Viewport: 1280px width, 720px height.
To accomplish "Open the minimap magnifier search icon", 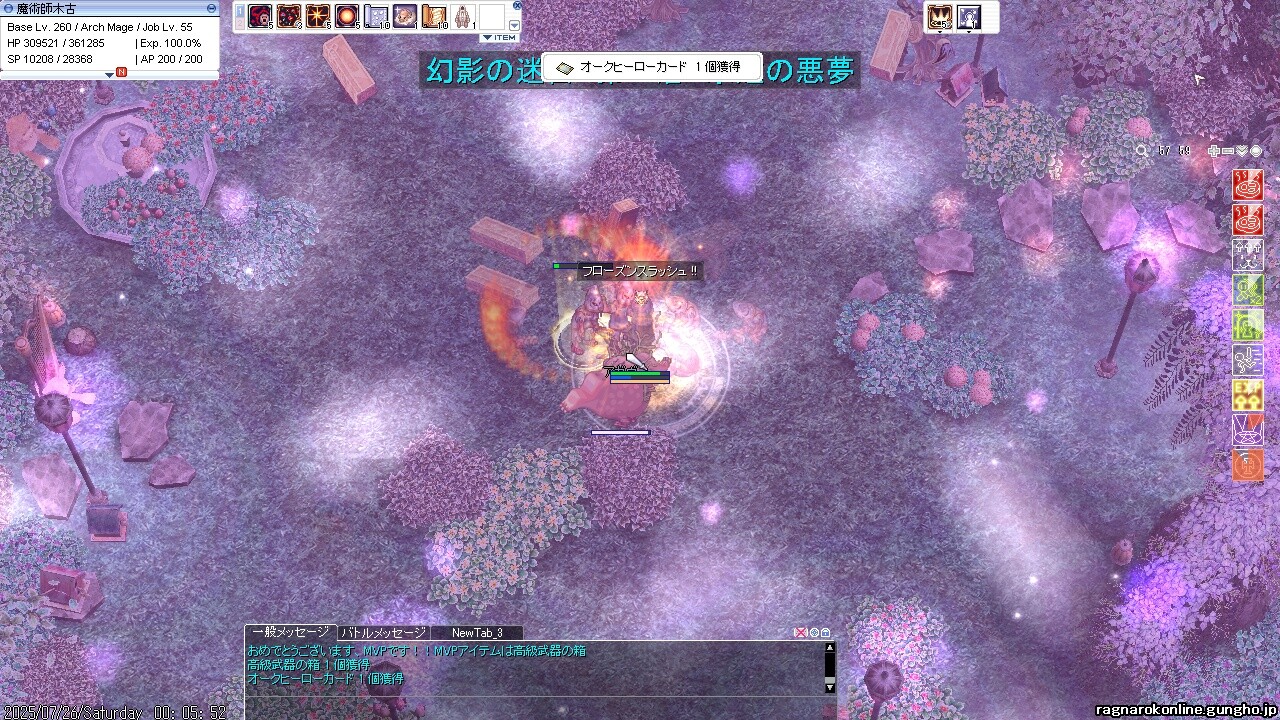I will tap(1142, 151).
